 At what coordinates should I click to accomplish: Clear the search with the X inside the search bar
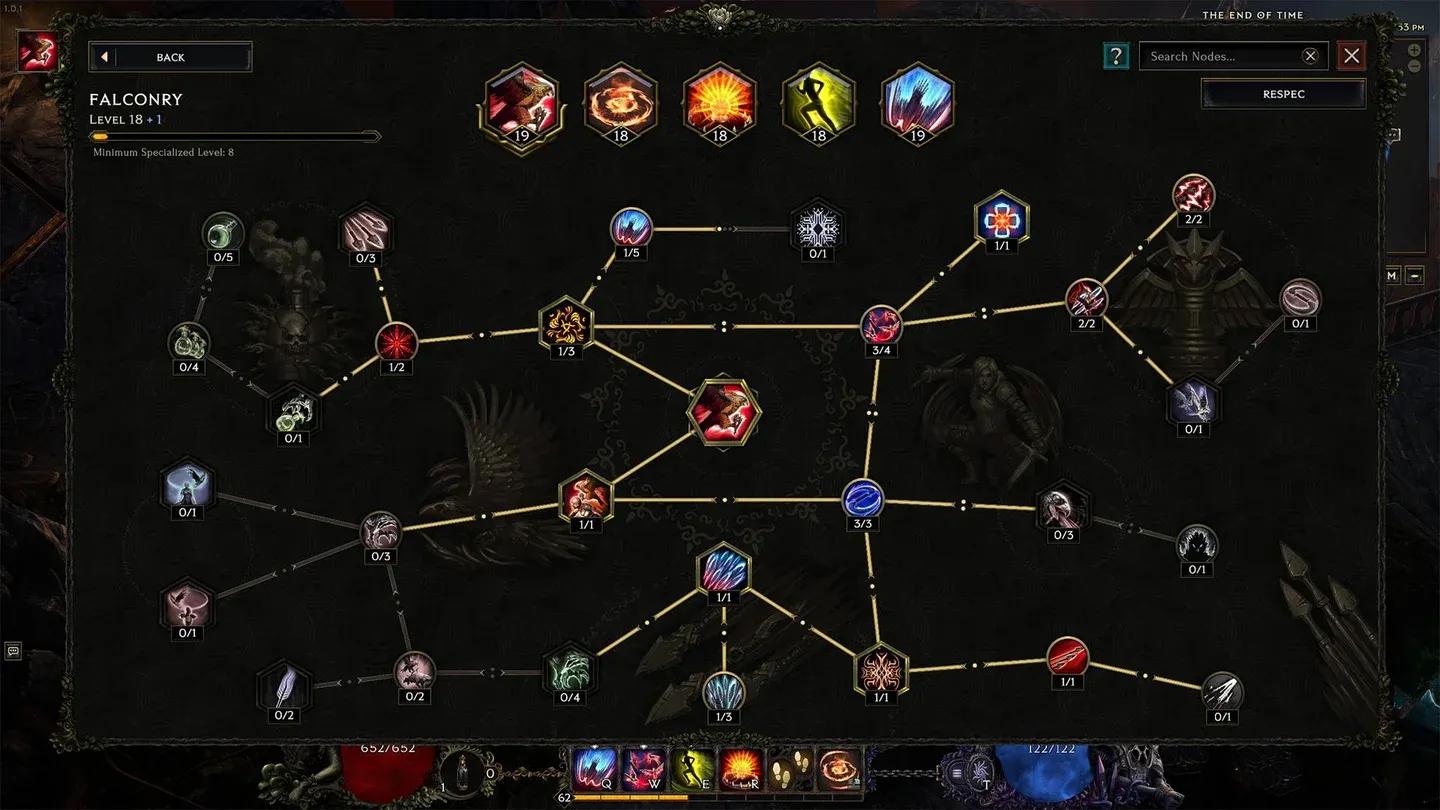pos(1310,56)
